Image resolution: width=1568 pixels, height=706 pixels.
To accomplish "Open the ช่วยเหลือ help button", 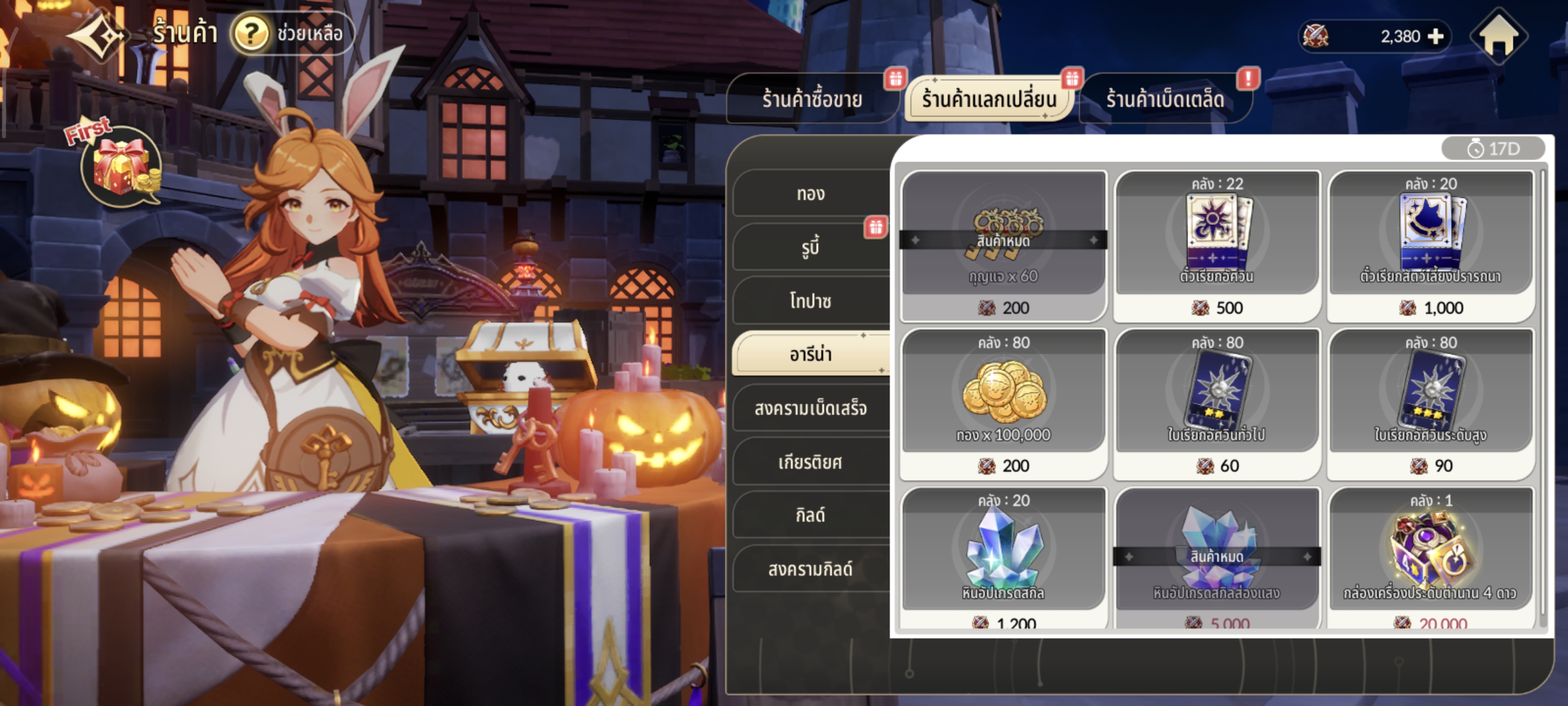I will [292, 34].
